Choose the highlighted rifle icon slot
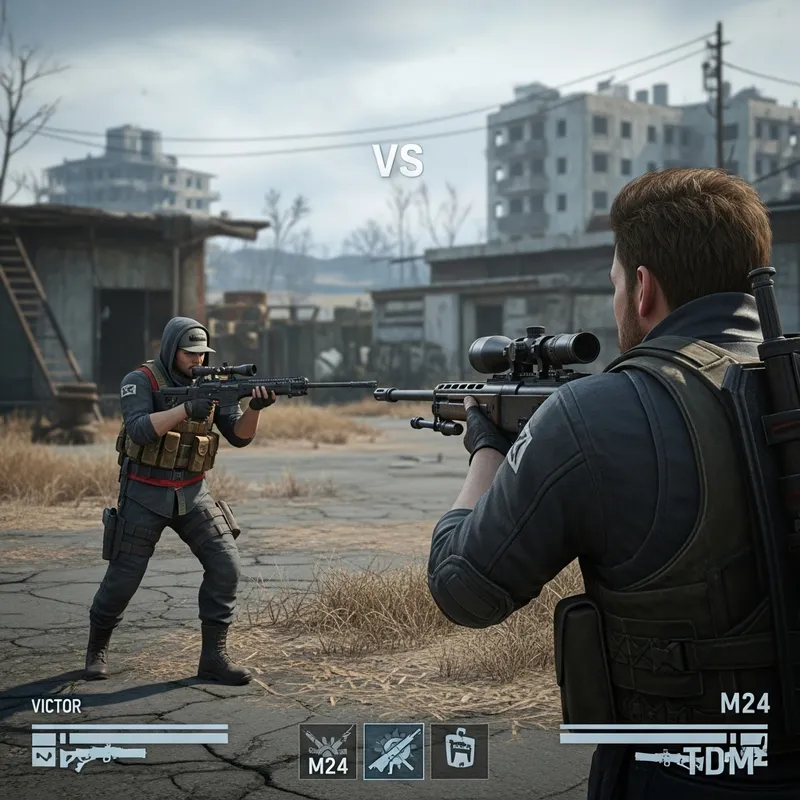800x800 pixels. coord(393,751)
